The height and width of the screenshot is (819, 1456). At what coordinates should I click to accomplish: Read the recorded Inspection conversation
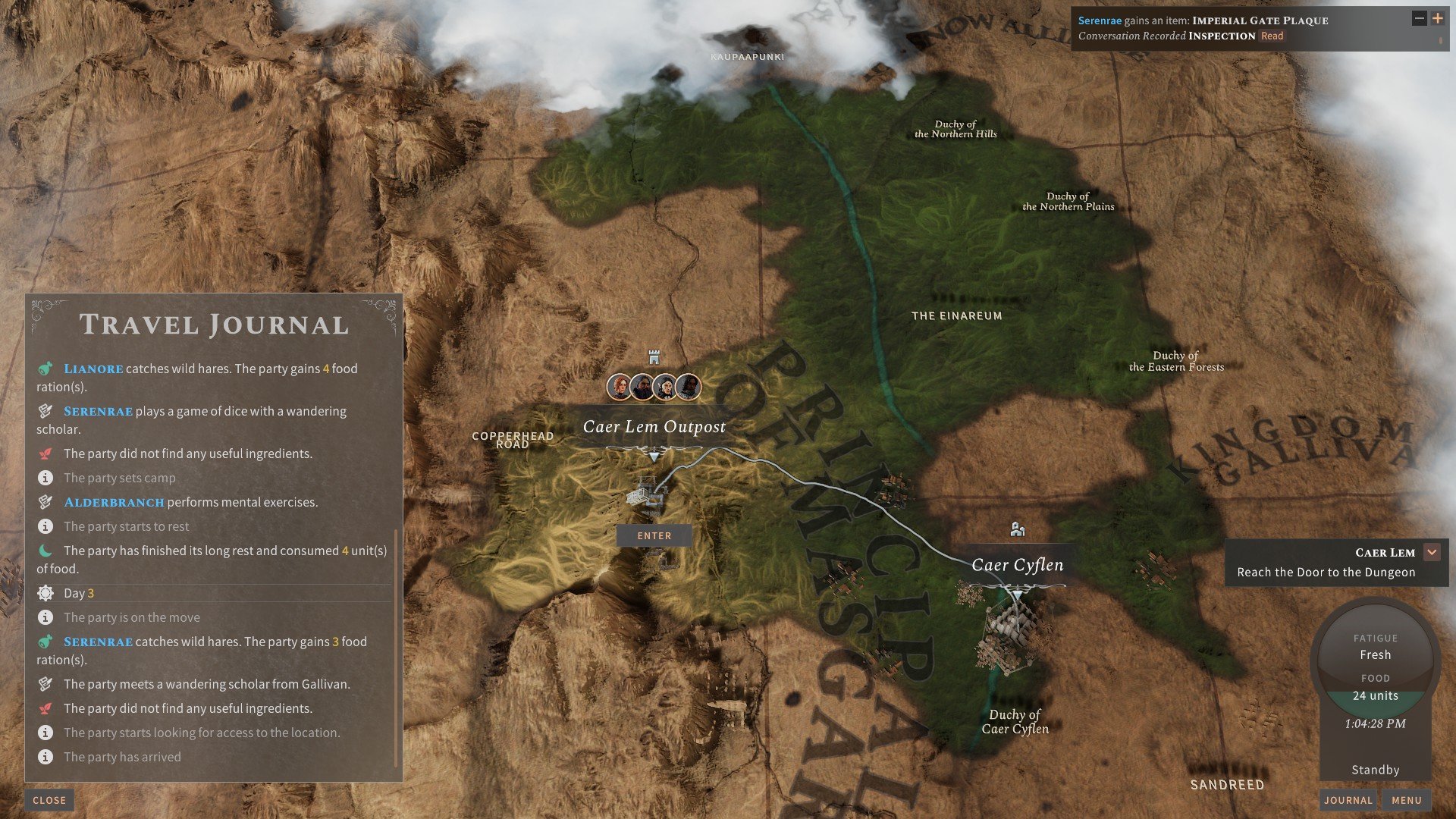(1272, 36)
